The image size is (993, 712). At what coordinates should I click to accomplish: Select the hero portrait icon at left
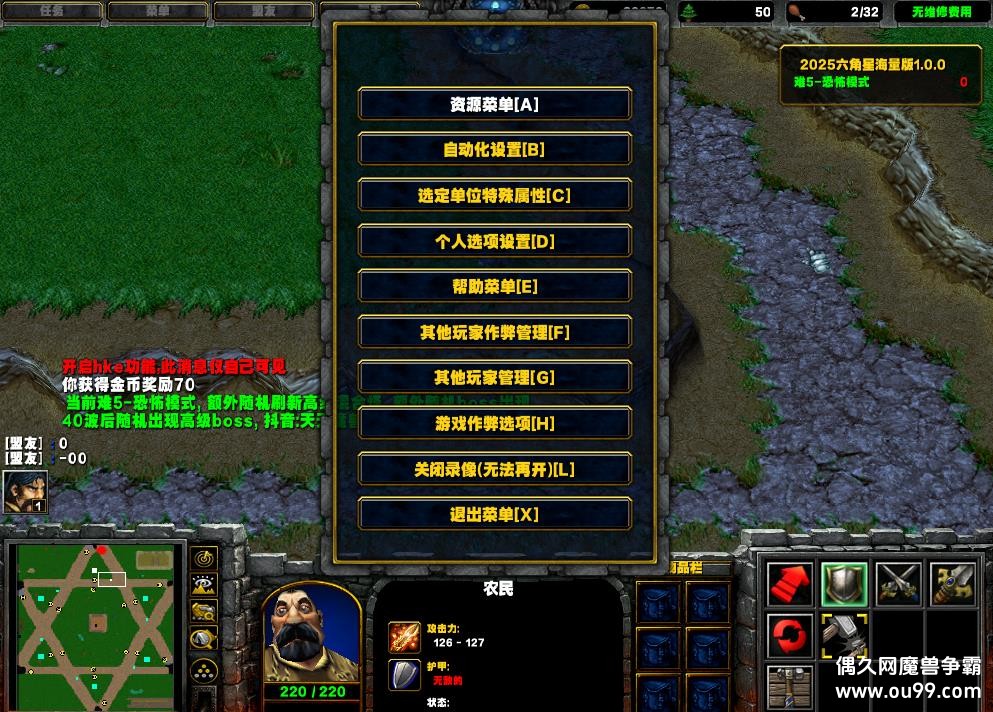point(24,491)
